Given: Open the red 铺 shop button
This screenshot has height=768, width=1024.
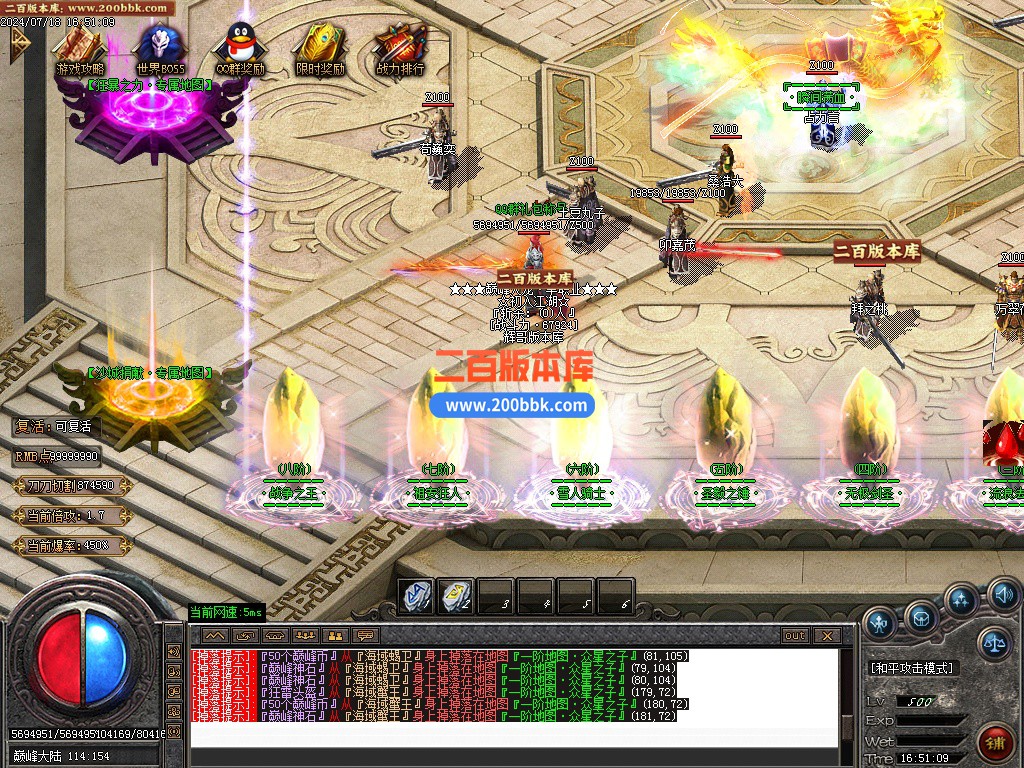Looking at the screenshot, I should 996,742.
